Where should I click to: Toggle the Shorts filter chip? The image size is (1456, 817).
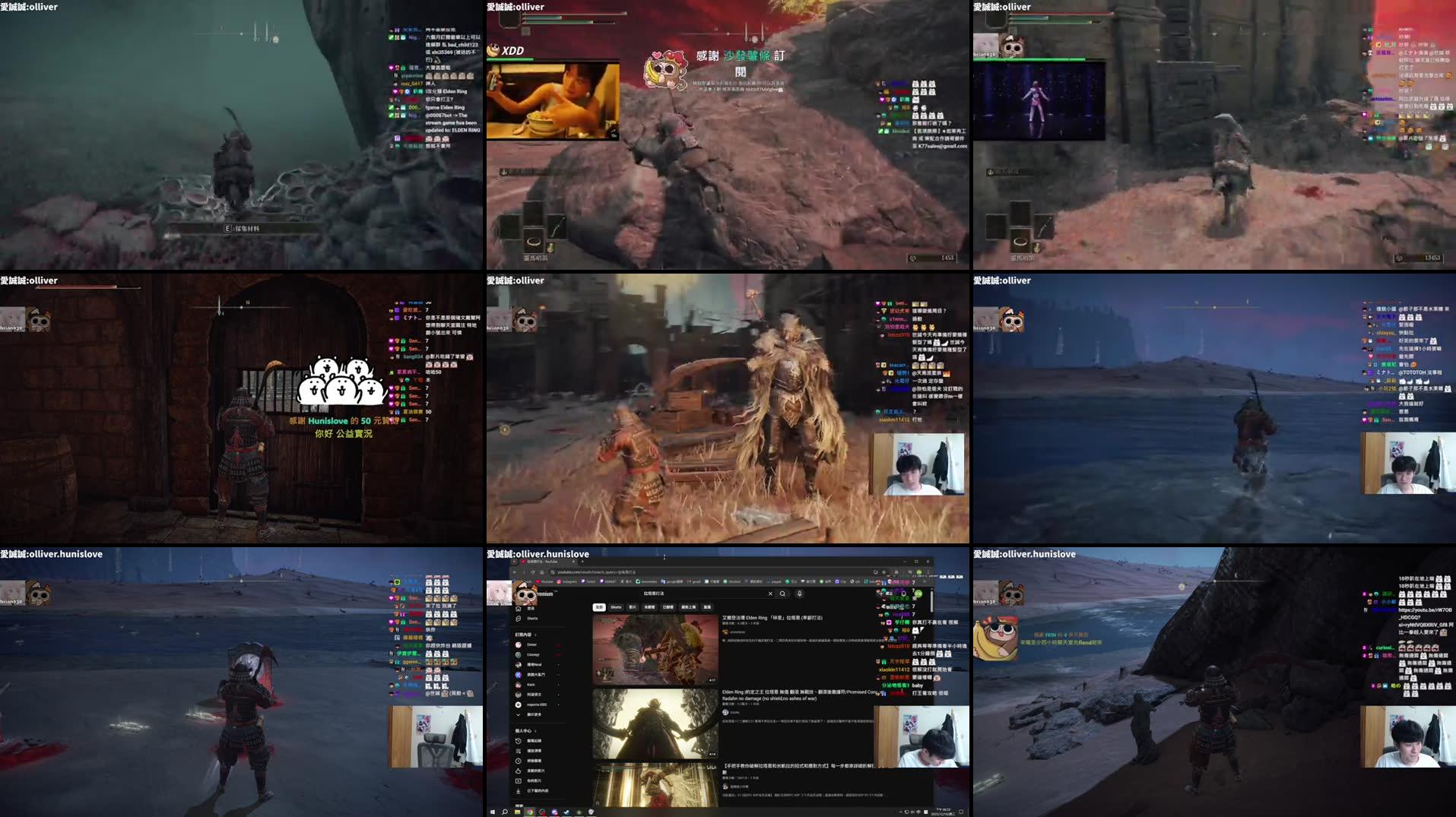point(616,607)
